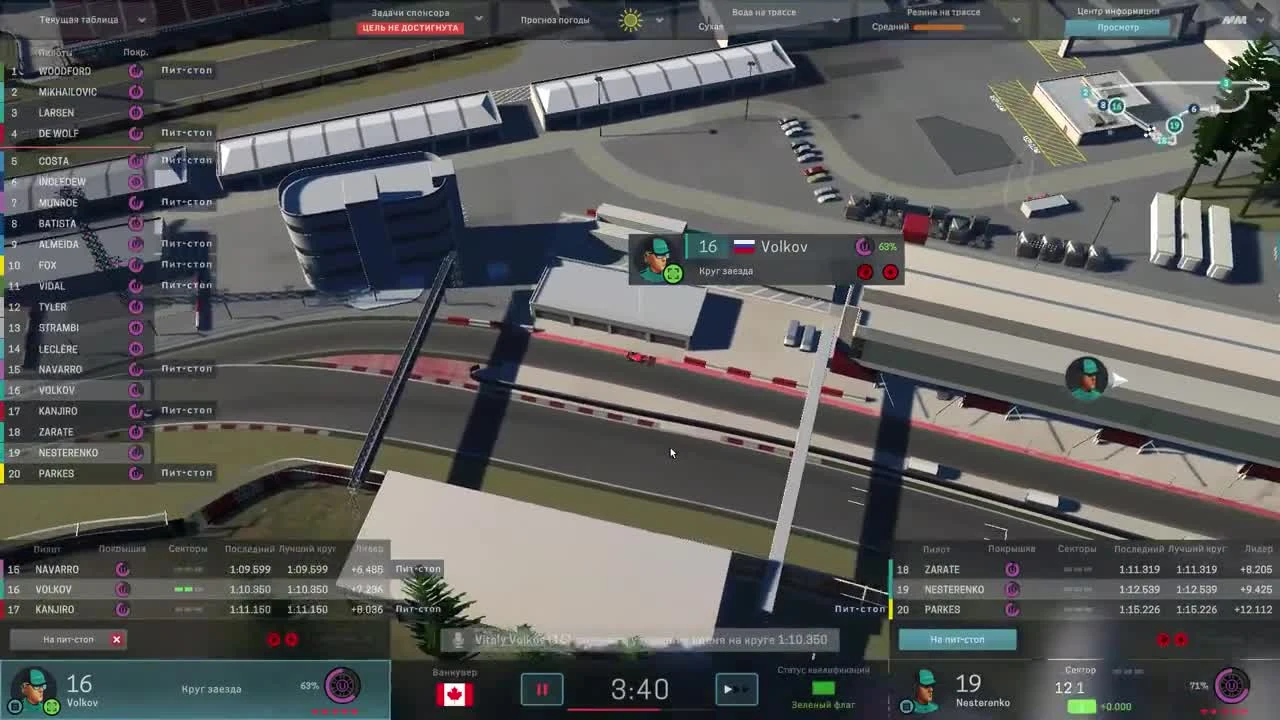This screenshot has width=1280, height=720.
Task: Select the left red brake icon in Volkov's panel
Action: pos(866,272)
